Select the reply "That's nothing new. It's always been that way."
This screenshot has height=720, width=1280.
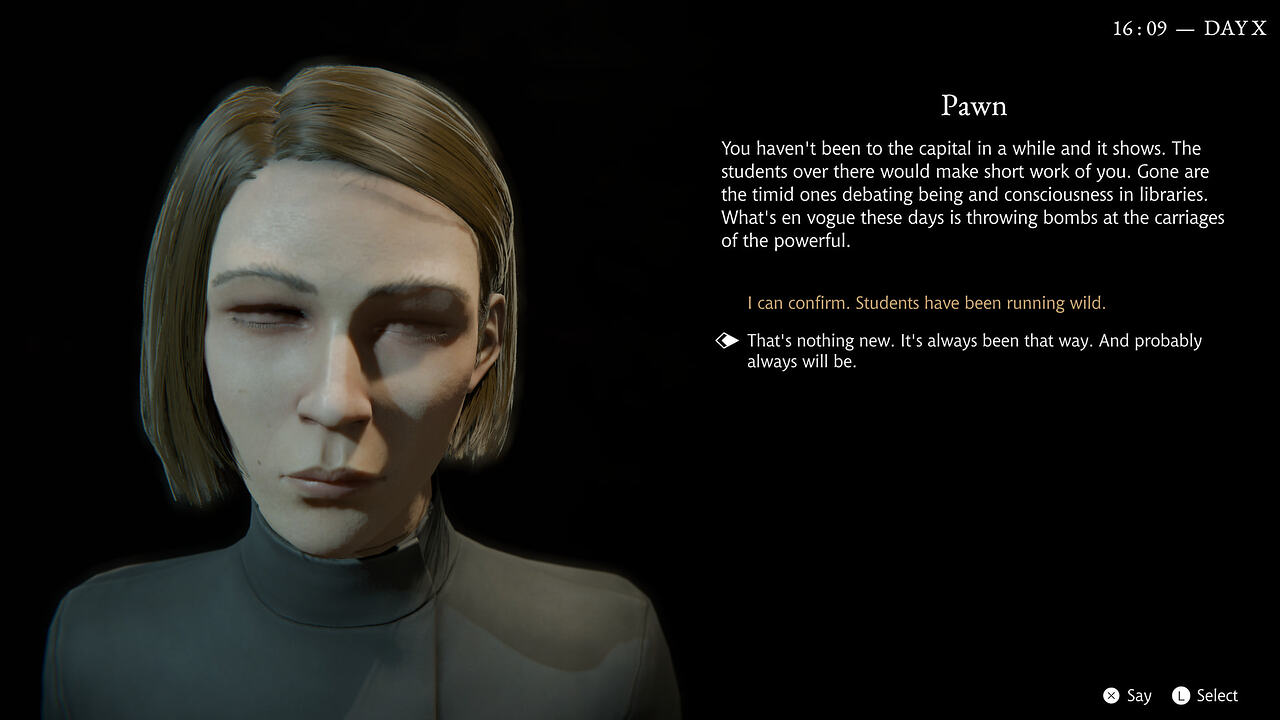click(x=973, y=350)
